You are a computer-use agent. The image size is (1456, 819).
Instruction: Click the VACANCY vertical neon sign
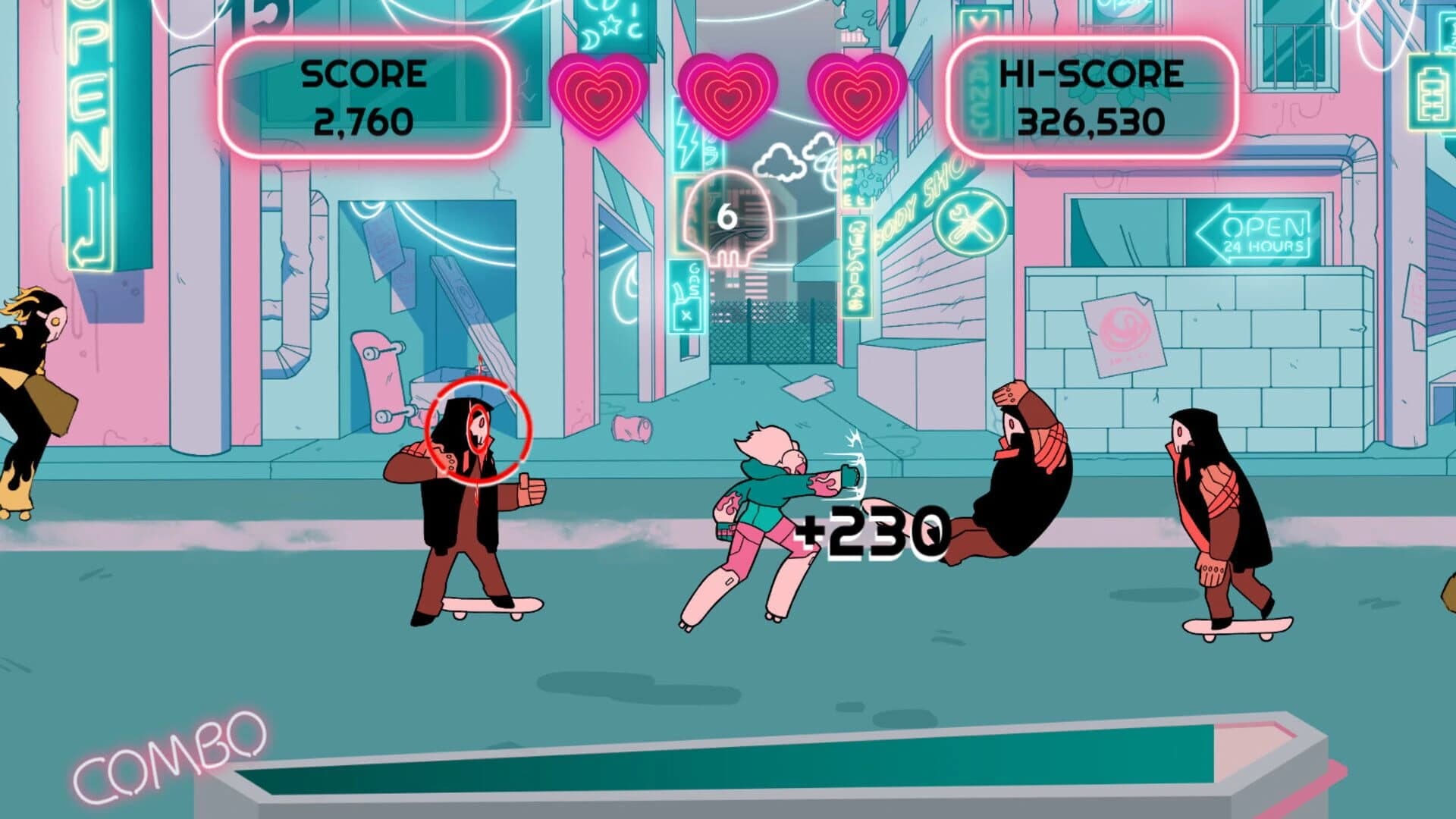click(x=979, y=83)
